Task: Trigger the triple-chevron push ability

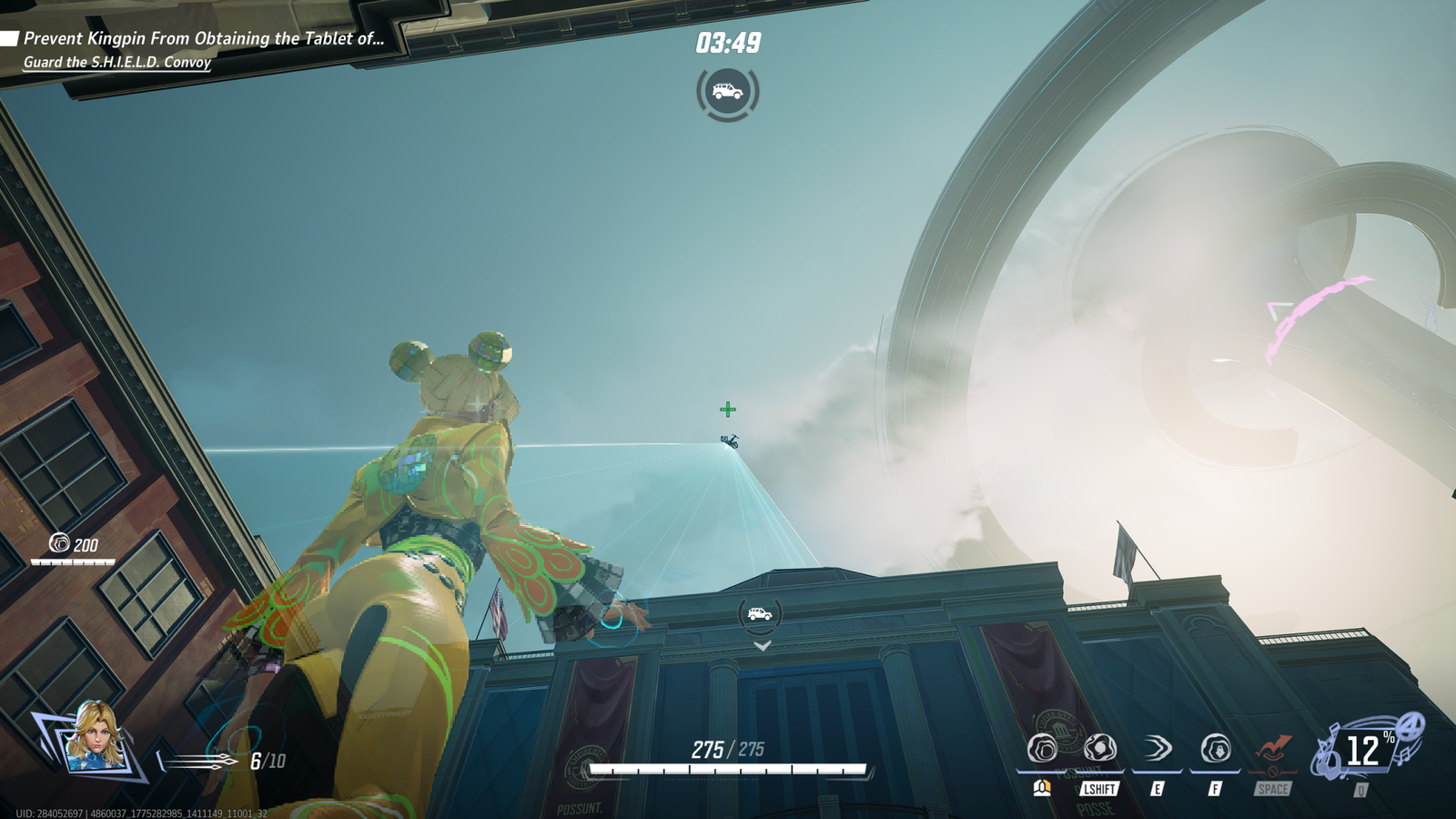Action: tap(1157, 749)
